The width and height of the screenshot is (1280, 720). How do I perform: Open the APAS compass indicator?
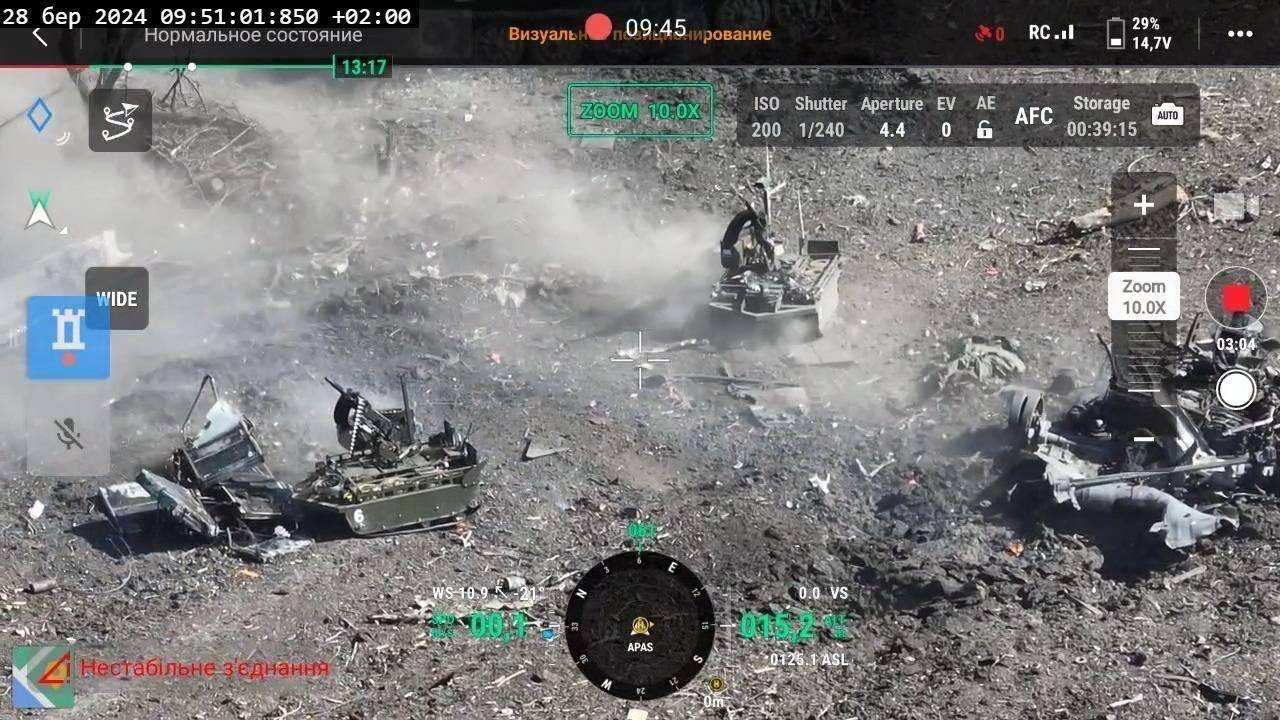pyautogui.click(x=639, y=628)
